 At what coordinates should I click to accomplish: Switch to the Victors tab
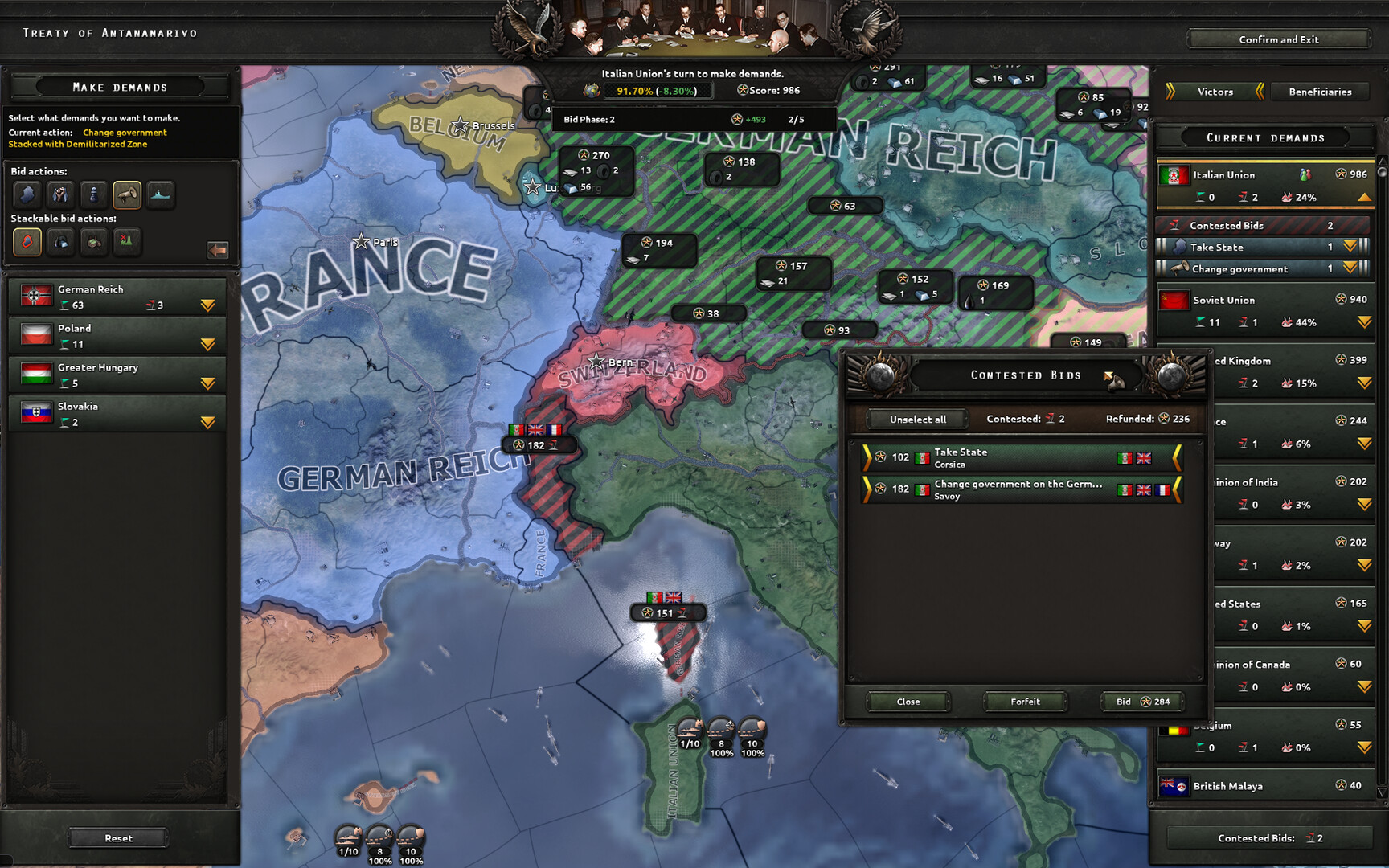coord(1215,92)
